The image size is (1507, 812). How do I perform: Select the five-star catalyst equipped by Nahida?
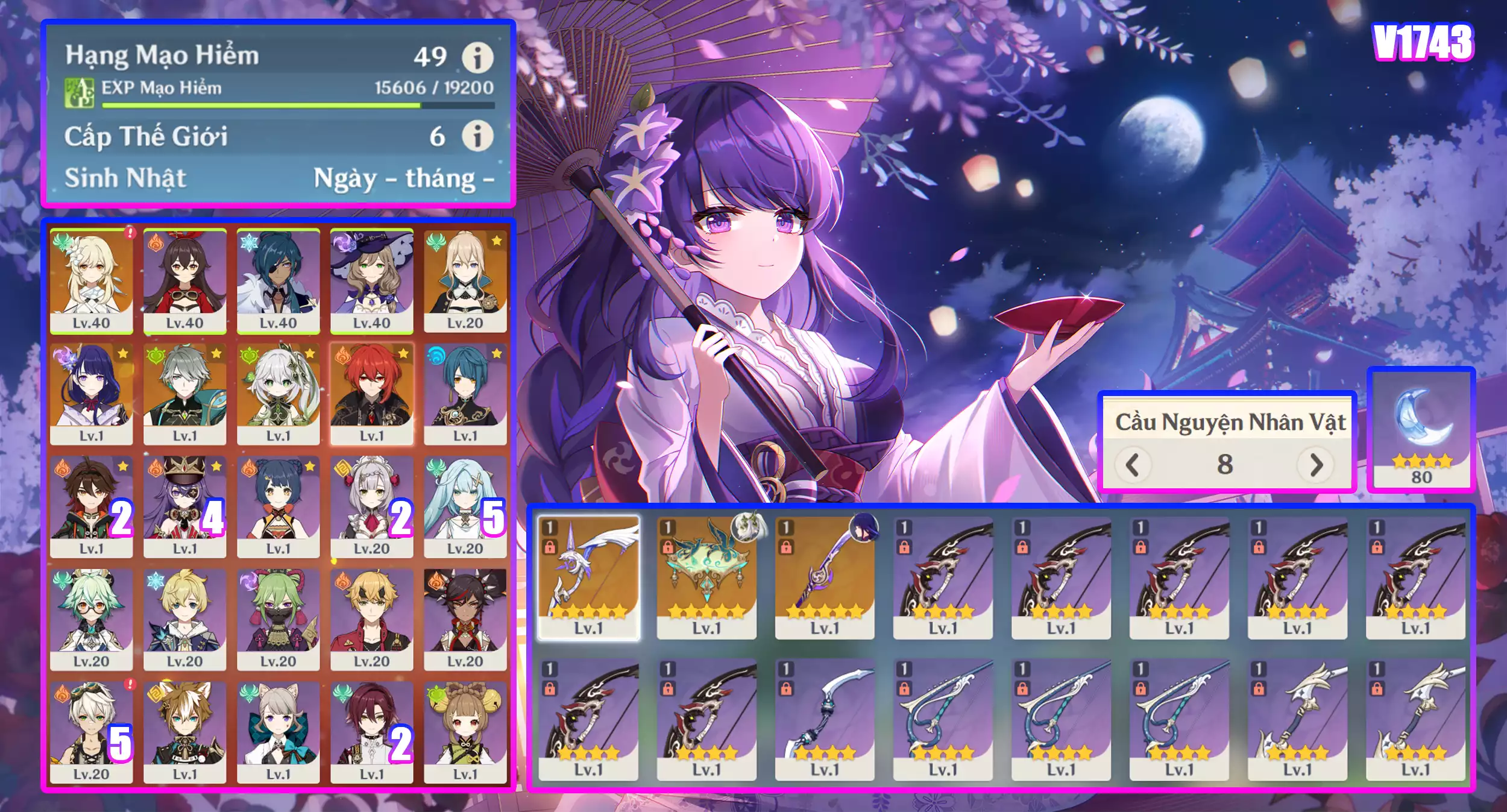click(706, 577)
